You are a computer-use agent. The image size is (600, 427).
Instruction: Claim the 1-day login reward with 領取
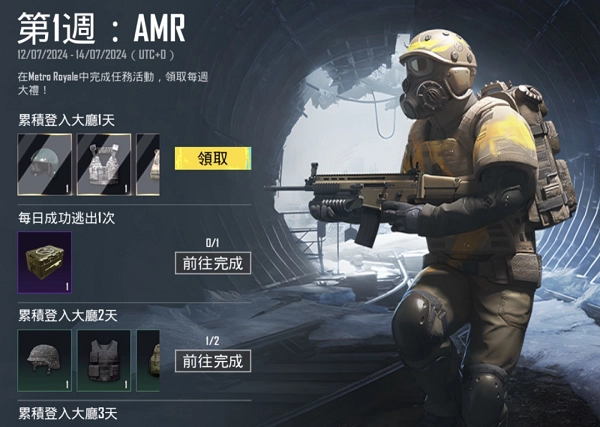pos(212,159)
